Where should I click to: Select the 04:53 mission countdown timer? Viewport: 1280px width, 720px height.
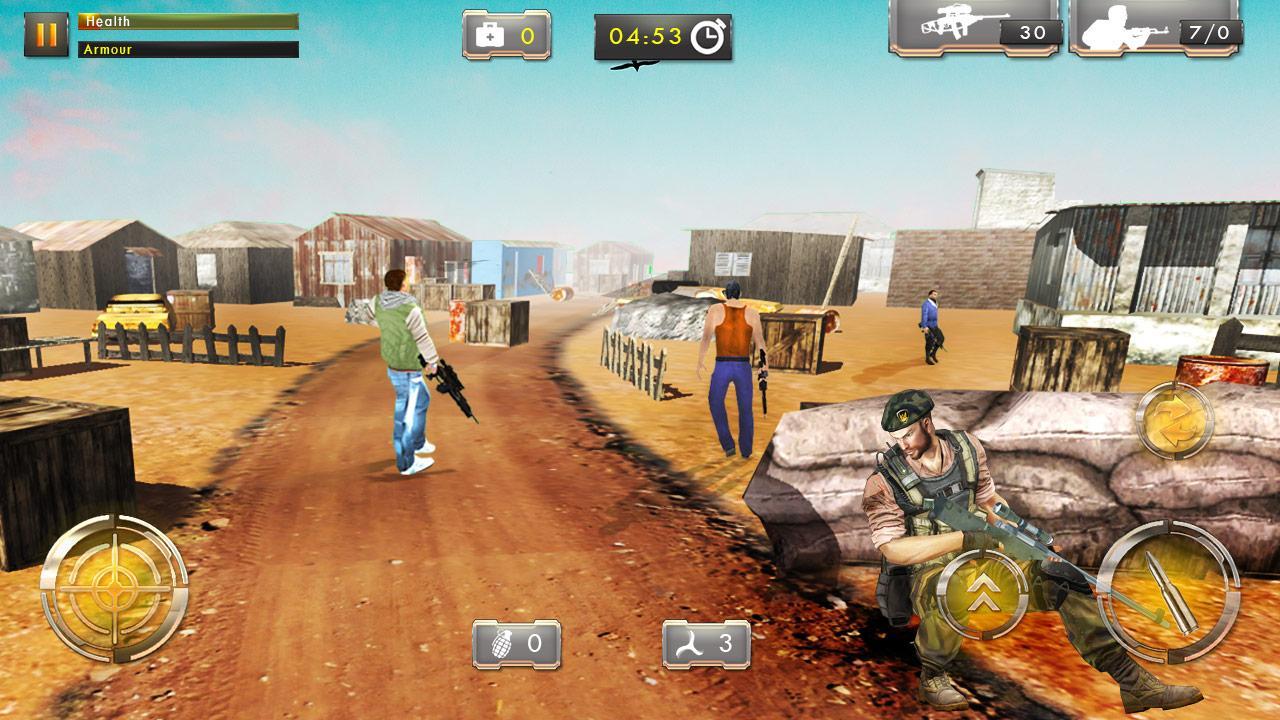(650, 37)
